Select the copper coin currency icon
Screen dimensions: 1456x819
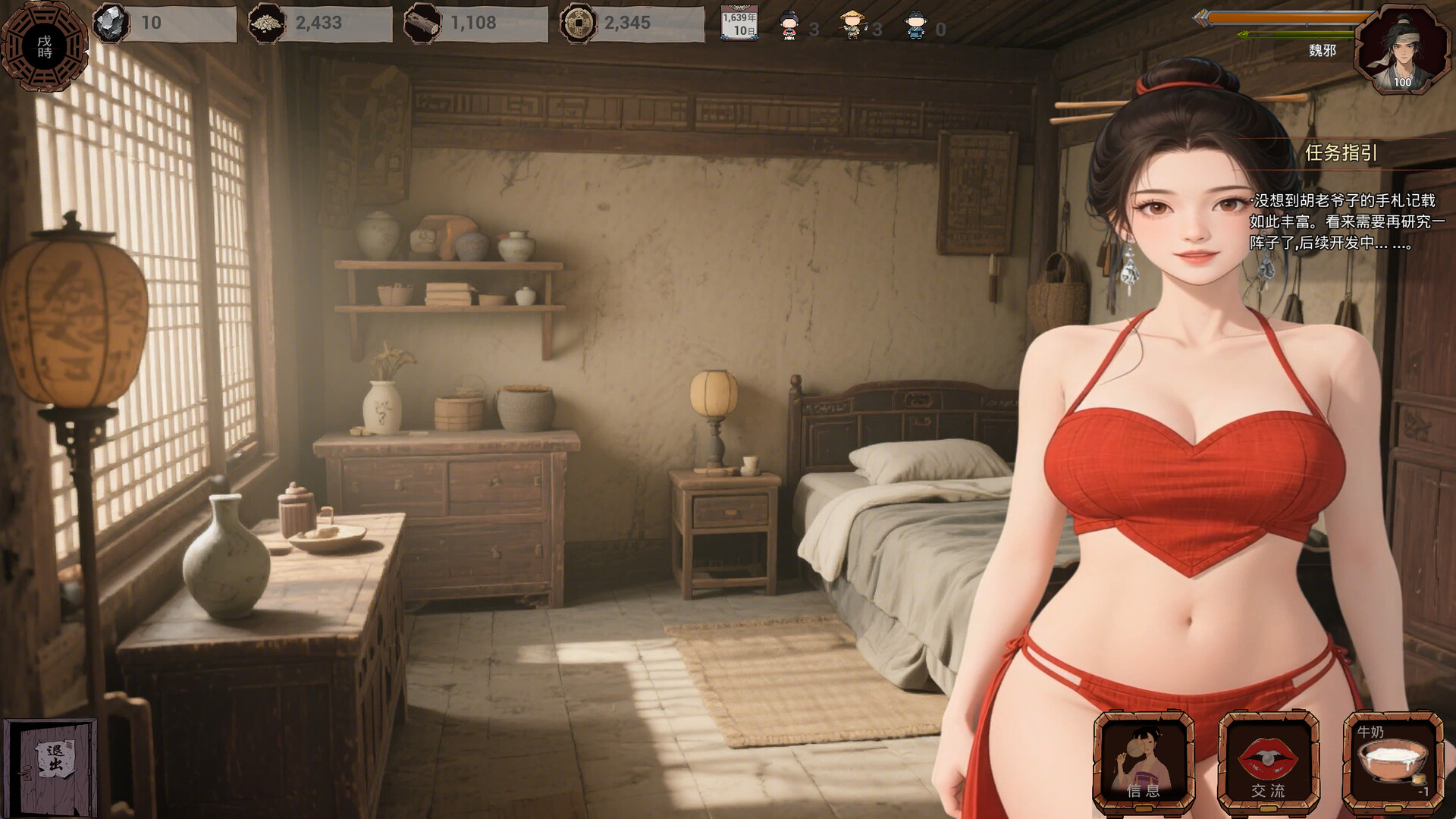pyautogui.click(x=578, y=24)
